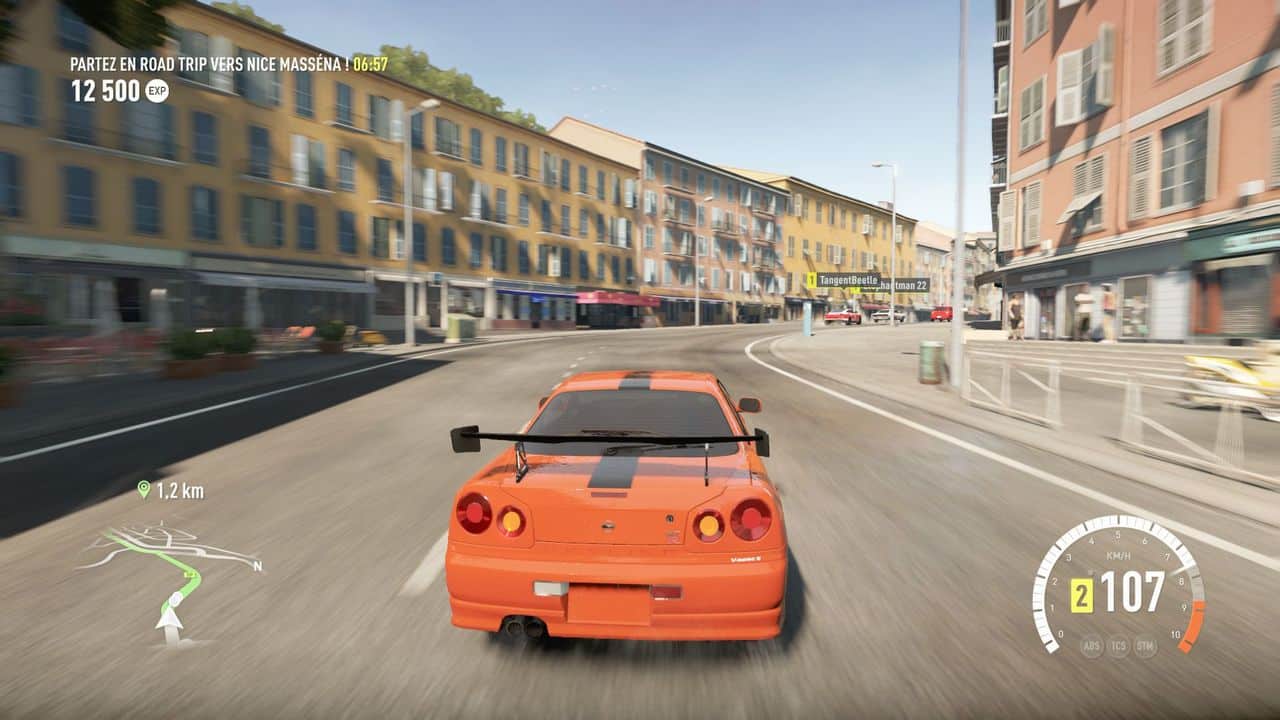Click the TangentBeetle player name tag
1280x720 pixels.
click(847, 280)
